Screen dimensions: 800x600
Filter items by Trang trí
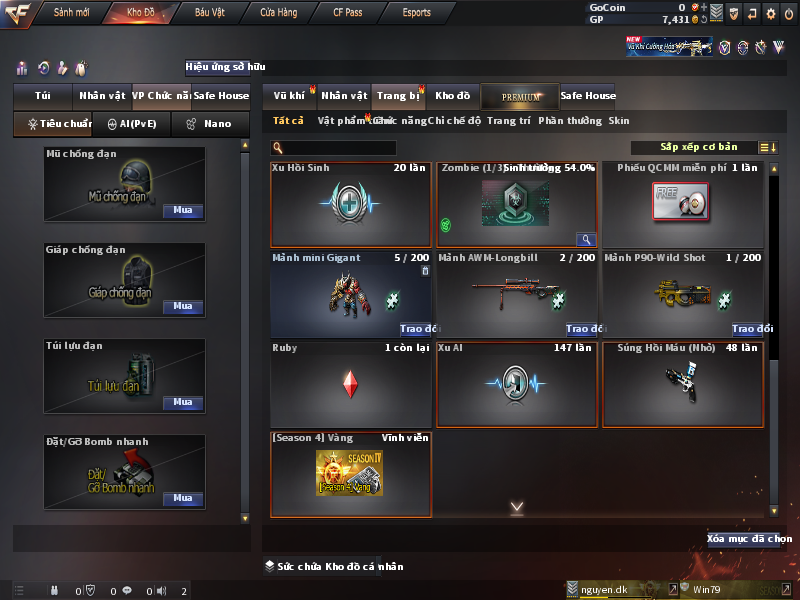[x=508, y=120]
